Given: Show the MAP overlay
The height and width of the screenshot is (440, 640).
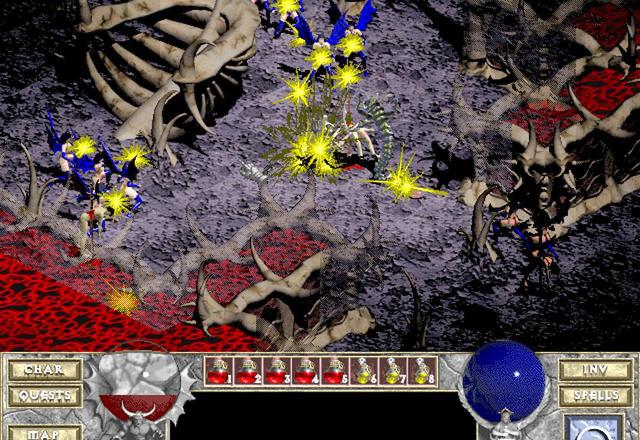Looking at the screenshot, I should coord(44,432).
